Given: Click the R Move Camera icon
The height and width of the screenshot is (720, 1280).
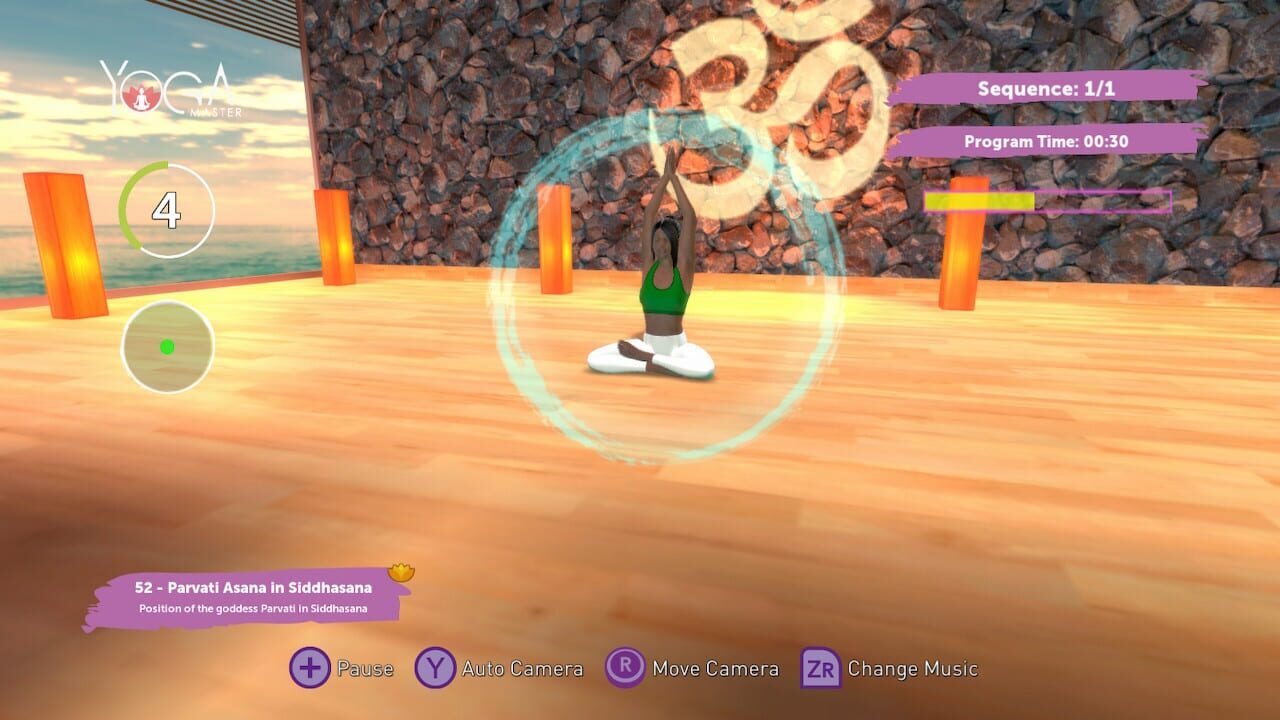Looking at the screenshot, I should click(x=625, y=668).
